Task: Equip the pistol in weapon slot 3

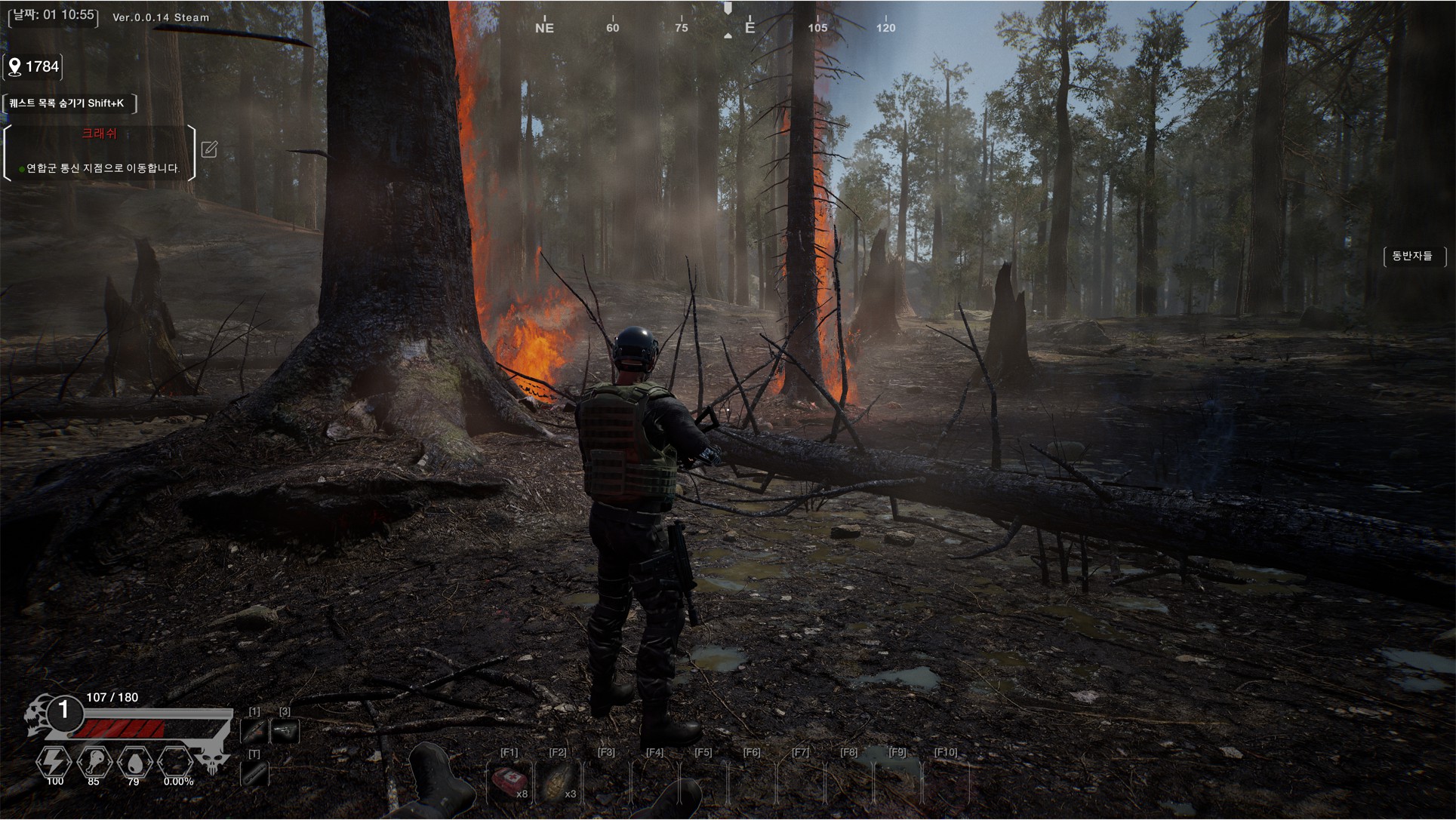Action: 285,730
